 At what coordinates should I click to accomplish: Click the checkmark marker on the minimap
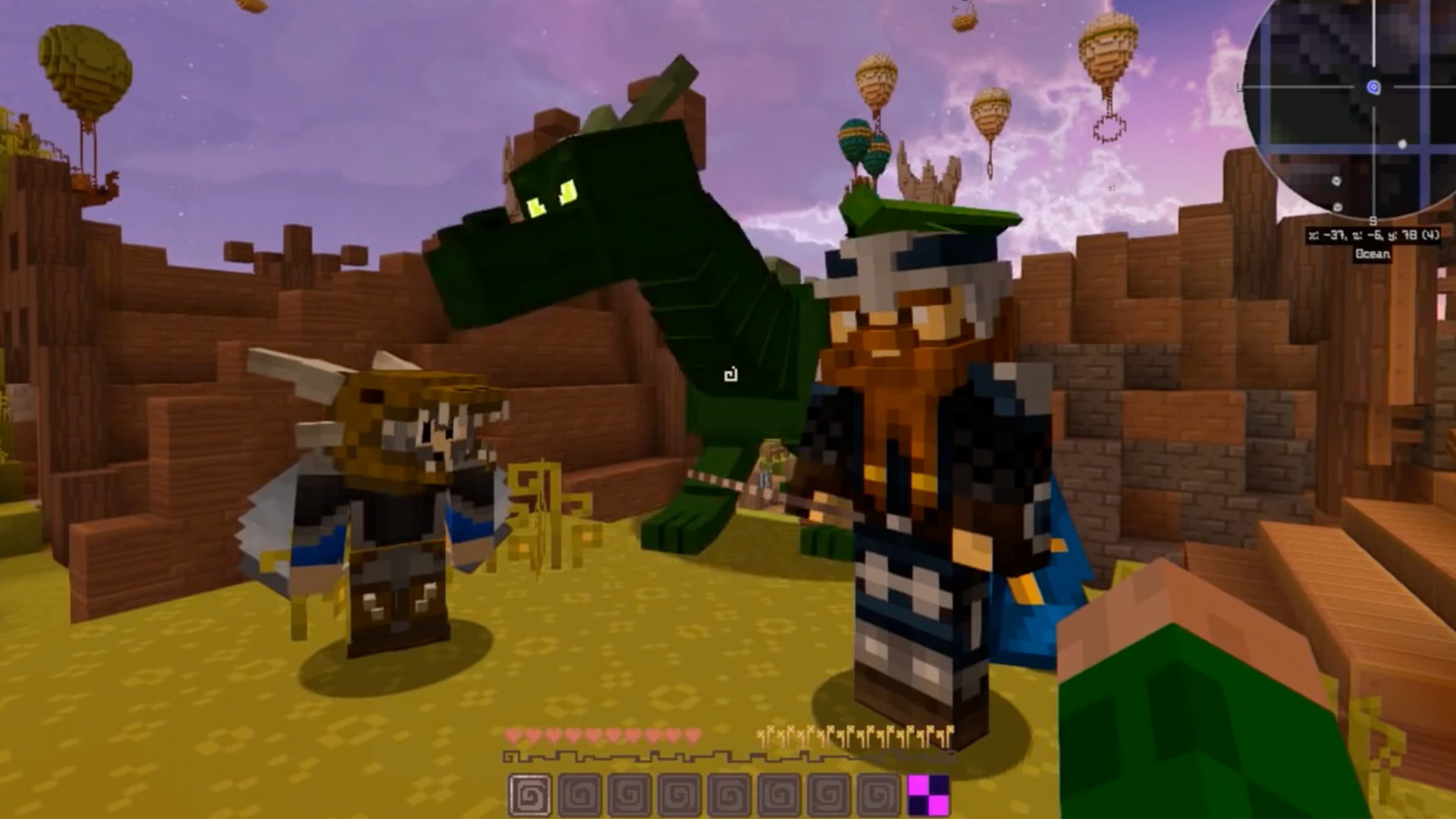click(1336, 180)
